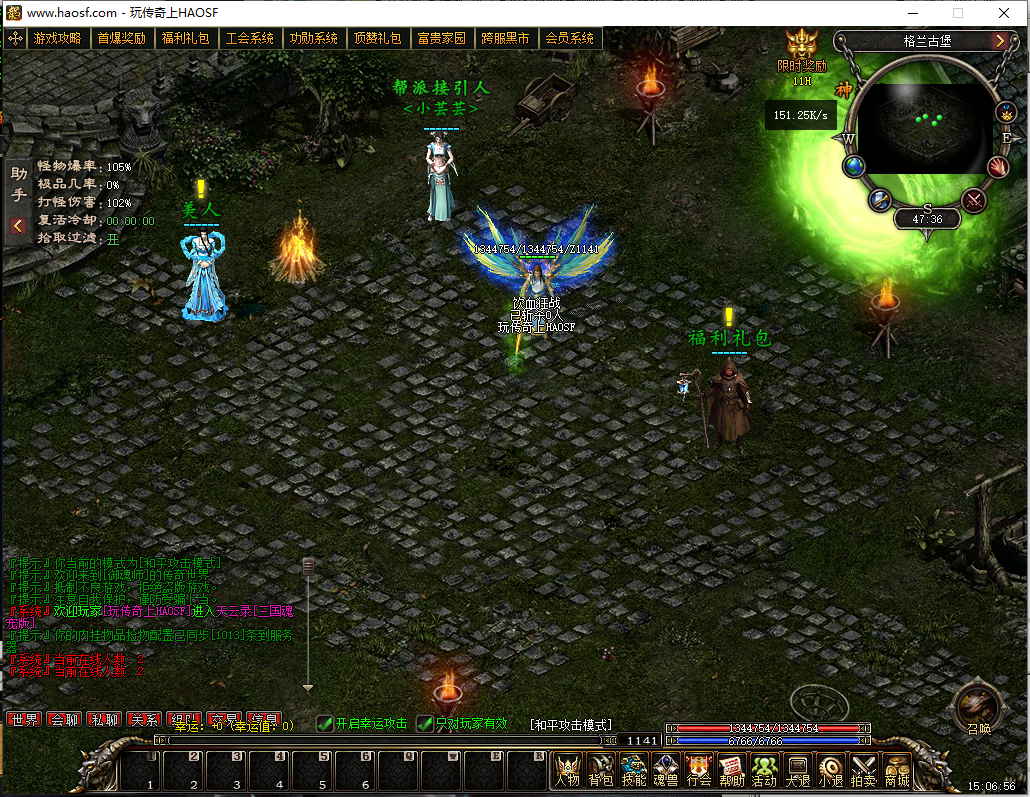Click the 限时奖励 timed reward icon
The width and height of the screenshot is (1030, 797).
coord(801,47)
